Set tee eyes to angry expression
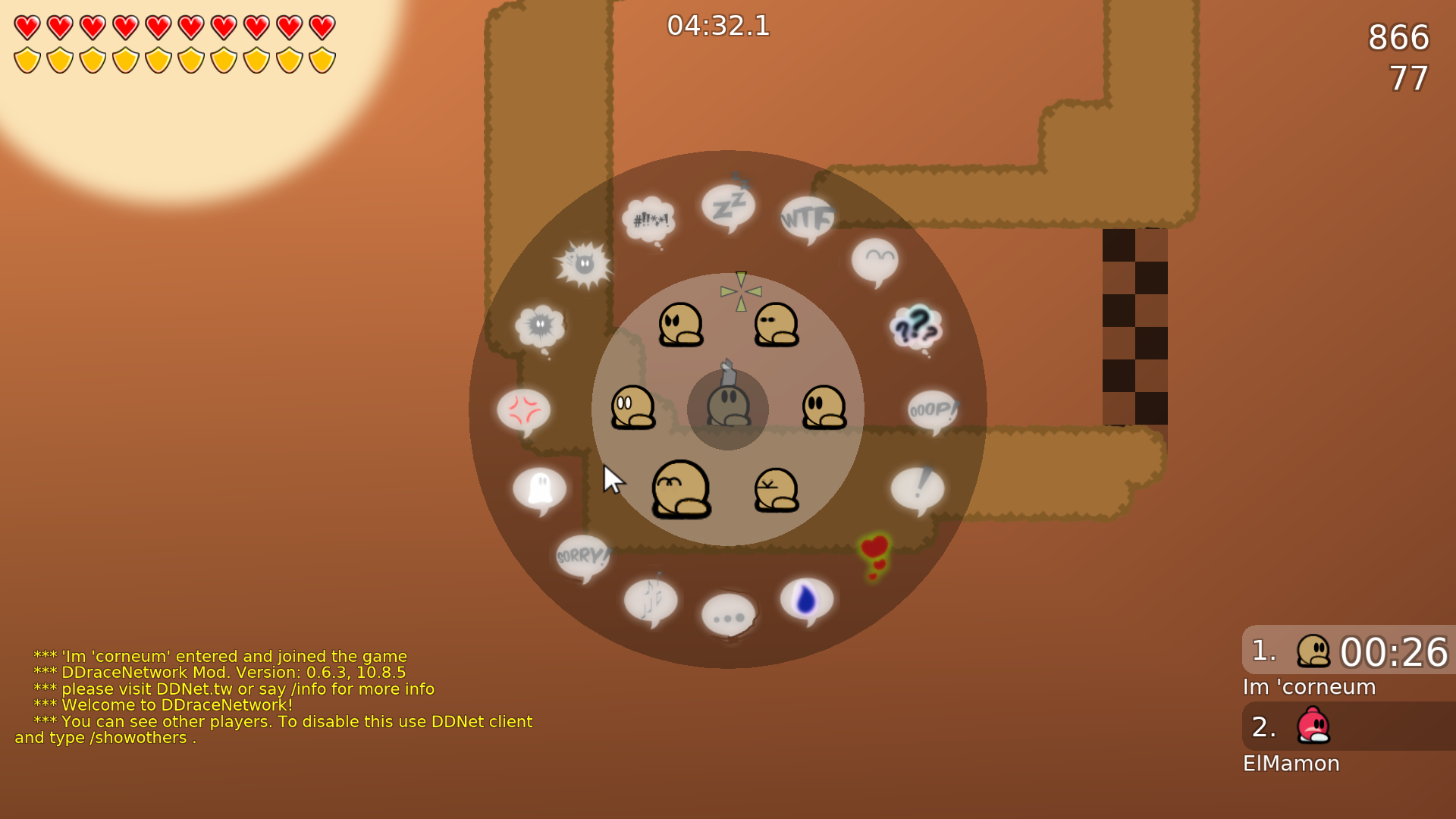The width and height of the screenshot is (1456, 819). pyautogui.click(x=681, y=322)
